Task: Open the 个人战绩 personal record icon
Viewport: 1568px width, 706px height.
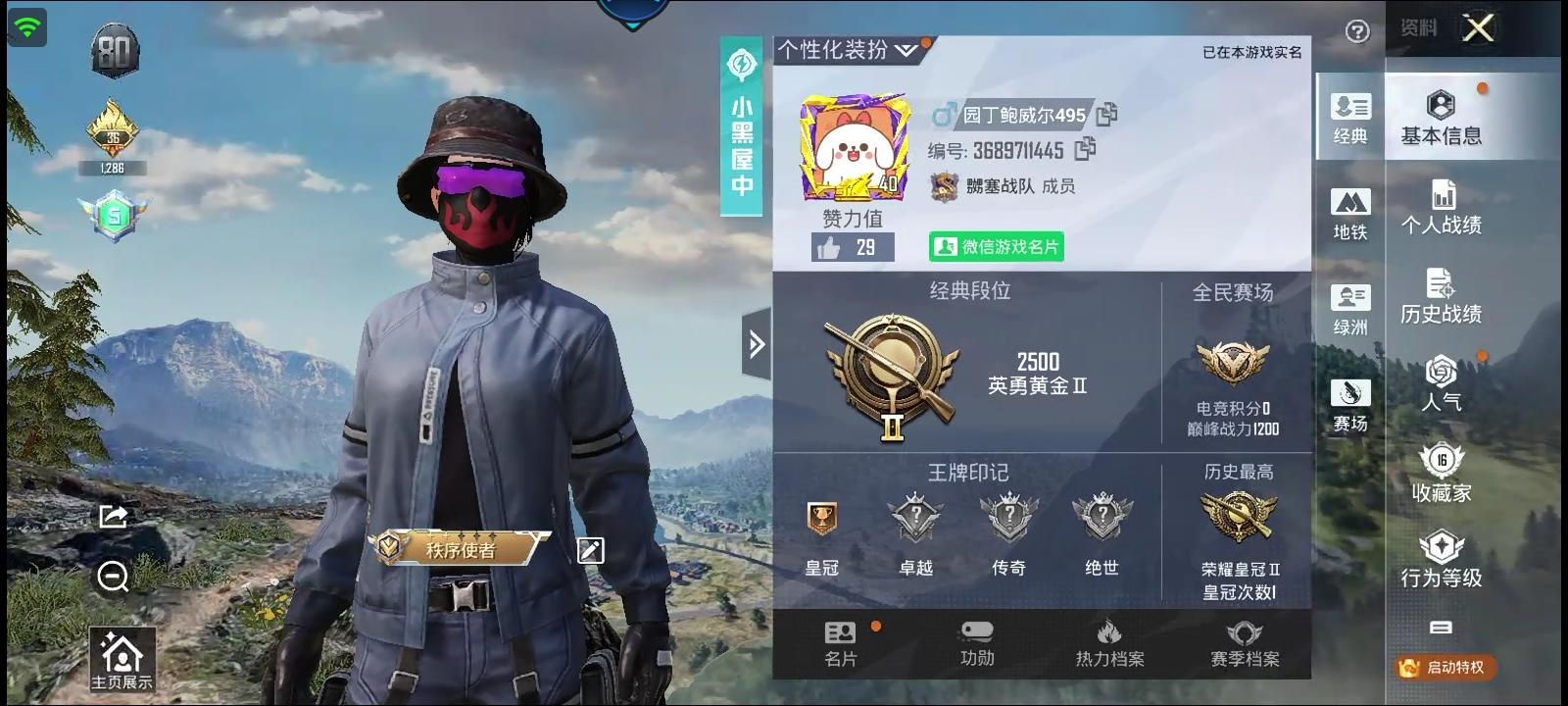Action: (1441, 201)
